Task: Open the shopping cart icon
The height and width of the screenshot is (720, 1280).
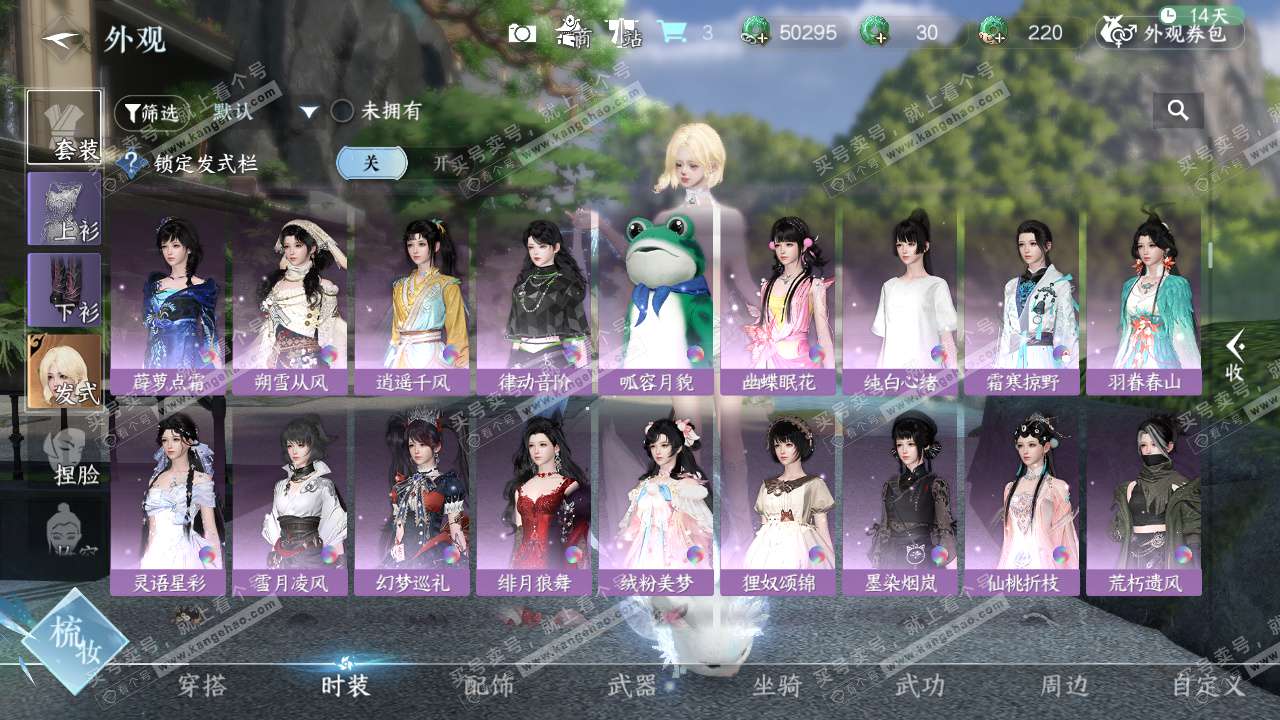Action: (671, 32)
